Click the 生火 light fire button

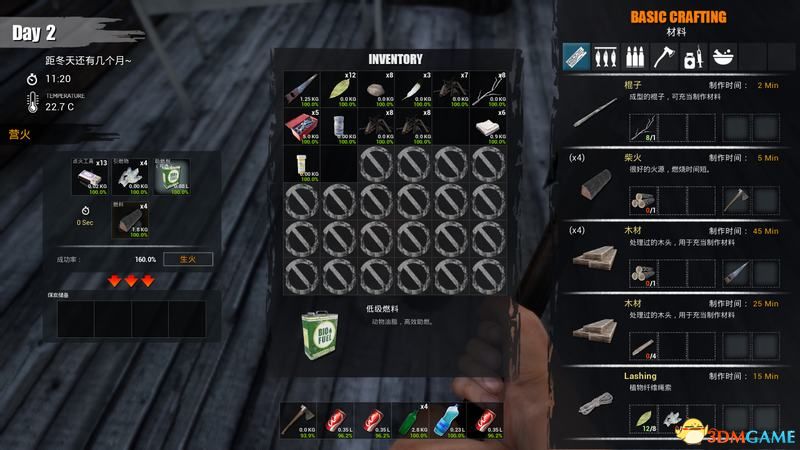tap(189, 259)
